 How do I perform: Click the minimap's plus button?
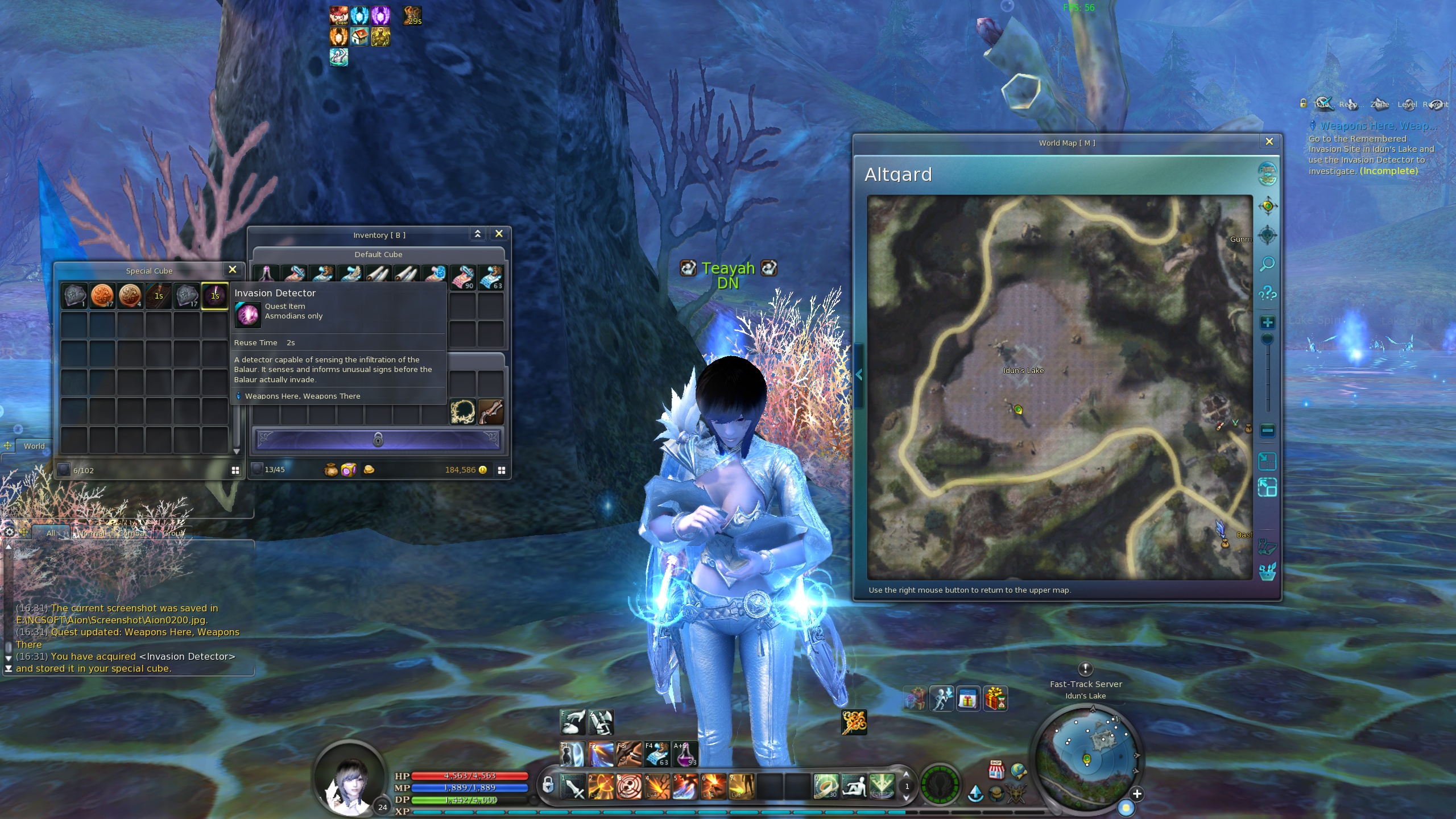[1136, 794]
